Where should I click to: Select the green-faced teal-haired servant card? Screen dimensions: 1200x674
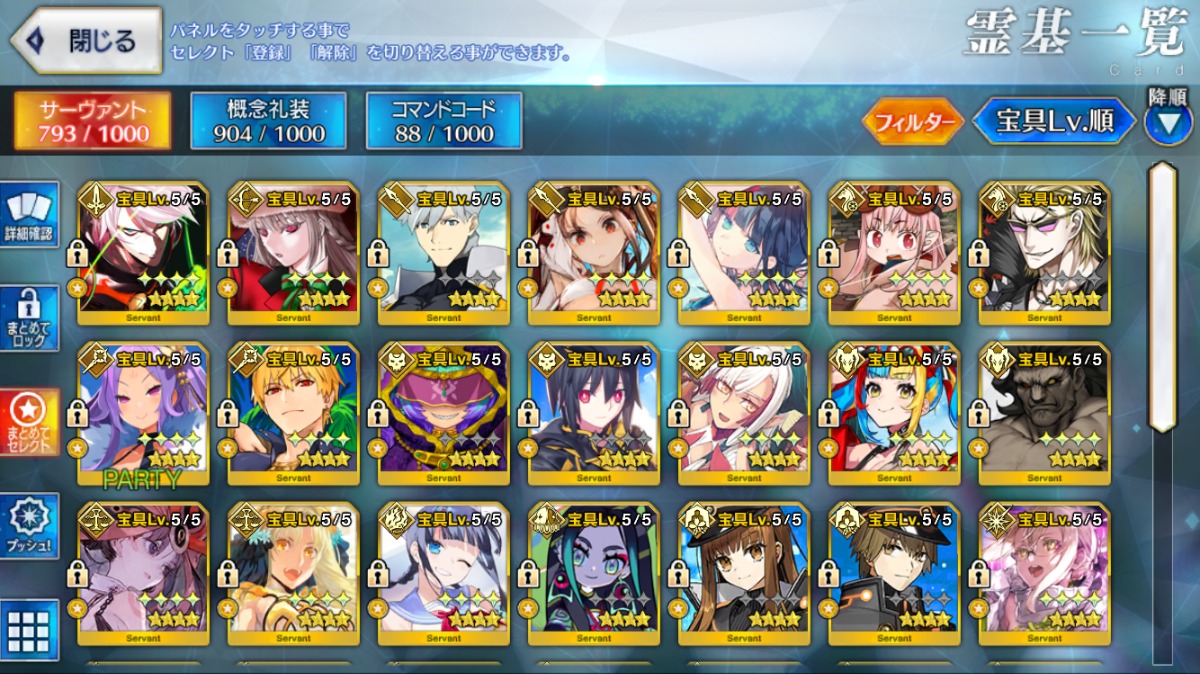594,568
